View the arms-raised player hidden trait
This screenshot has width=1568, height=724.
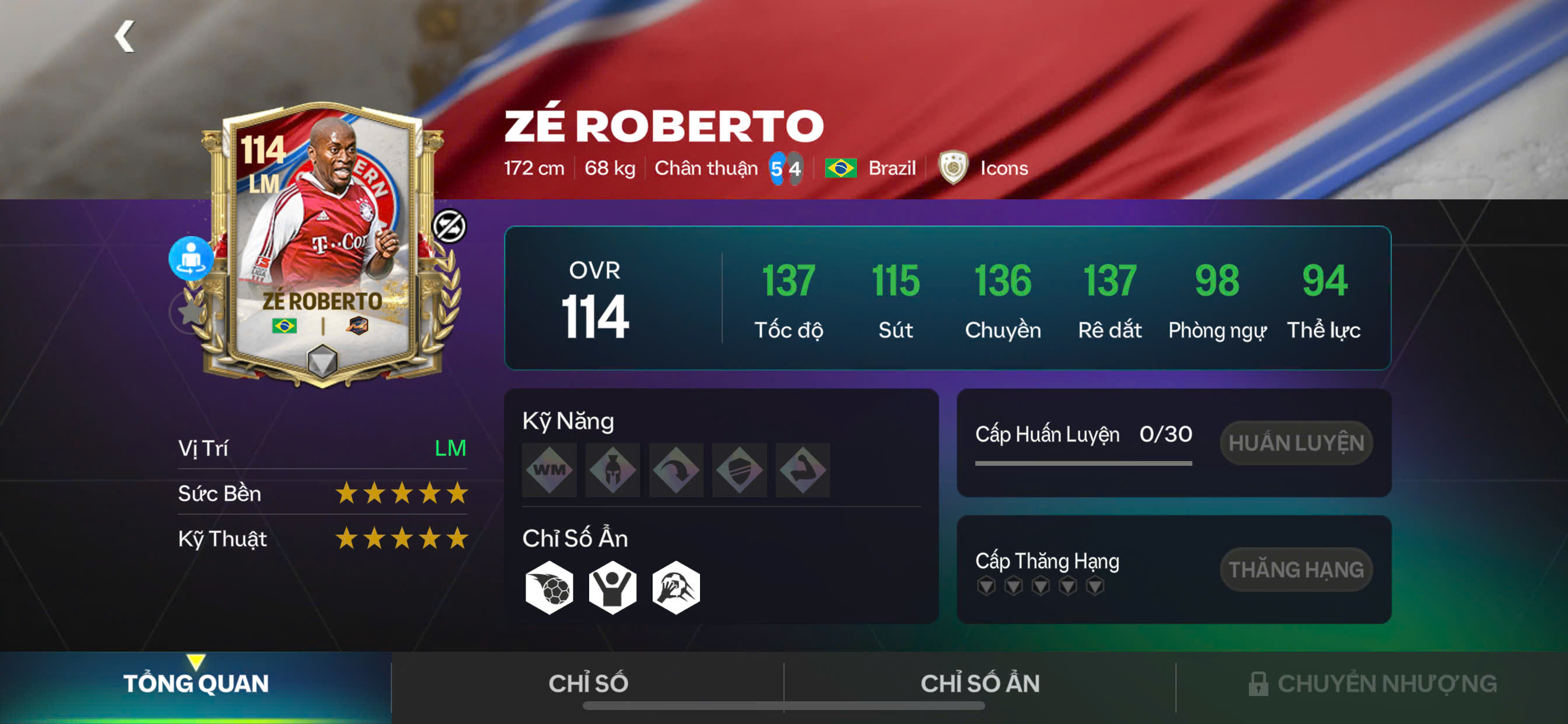(x=612, y=588)
